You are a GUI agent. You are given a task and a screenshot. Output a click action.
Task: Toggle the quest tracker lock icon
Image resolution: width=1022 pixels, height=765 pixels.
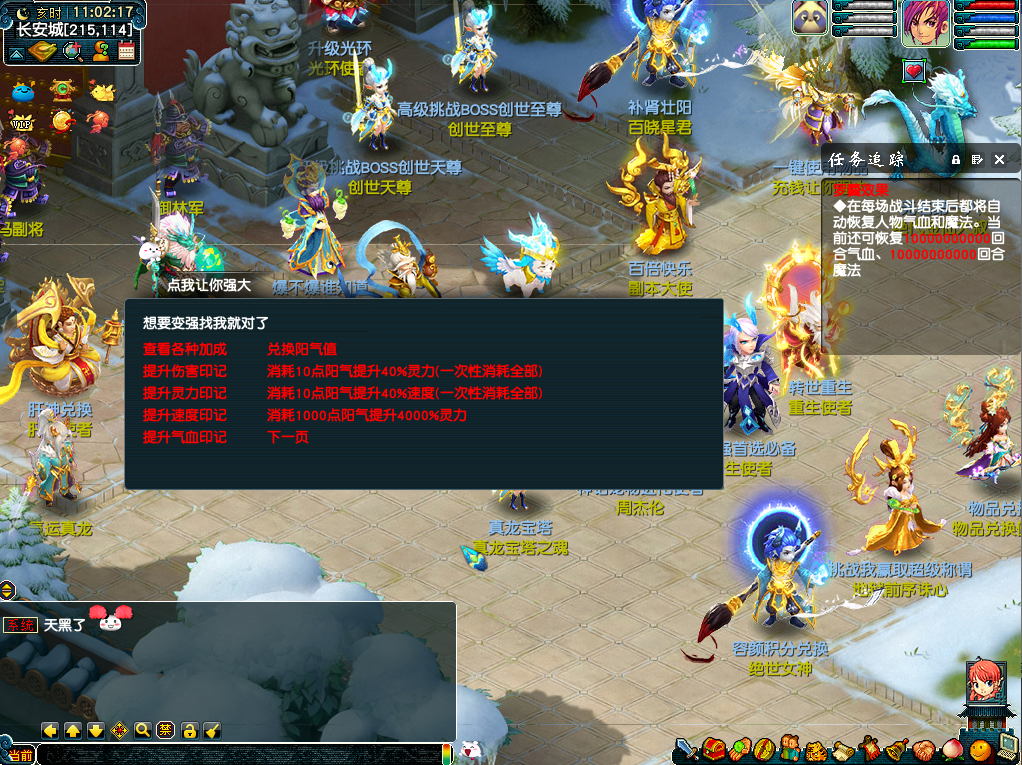click(956, 159)
